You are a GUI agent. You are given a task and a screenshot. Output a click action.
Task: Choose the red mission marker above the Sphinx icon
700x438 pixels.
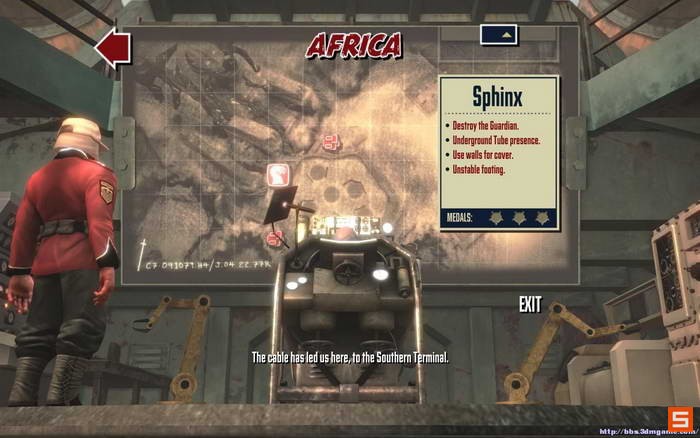pos(331,143)
